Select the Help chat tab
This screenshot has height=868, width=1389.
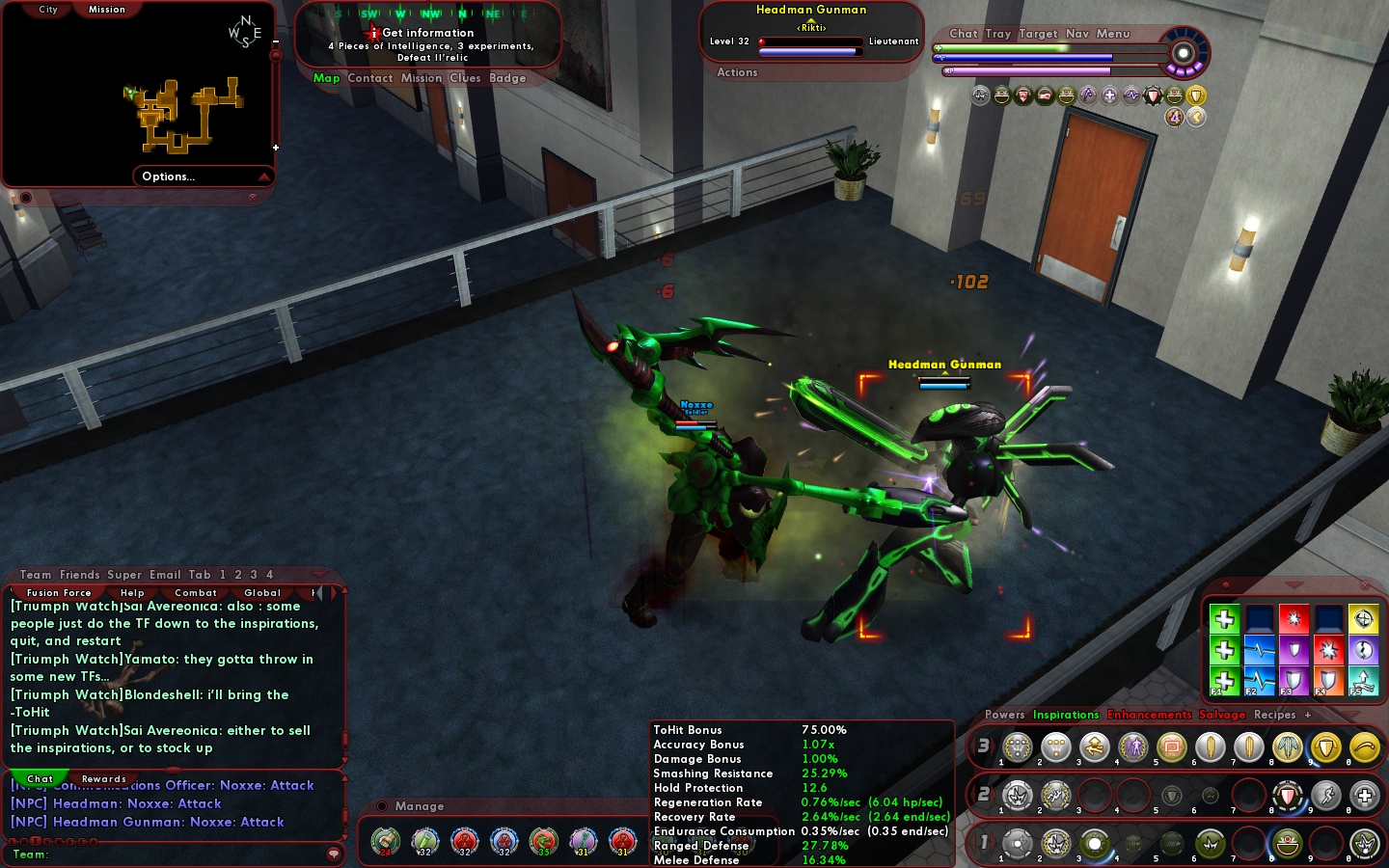pos(132,593)
